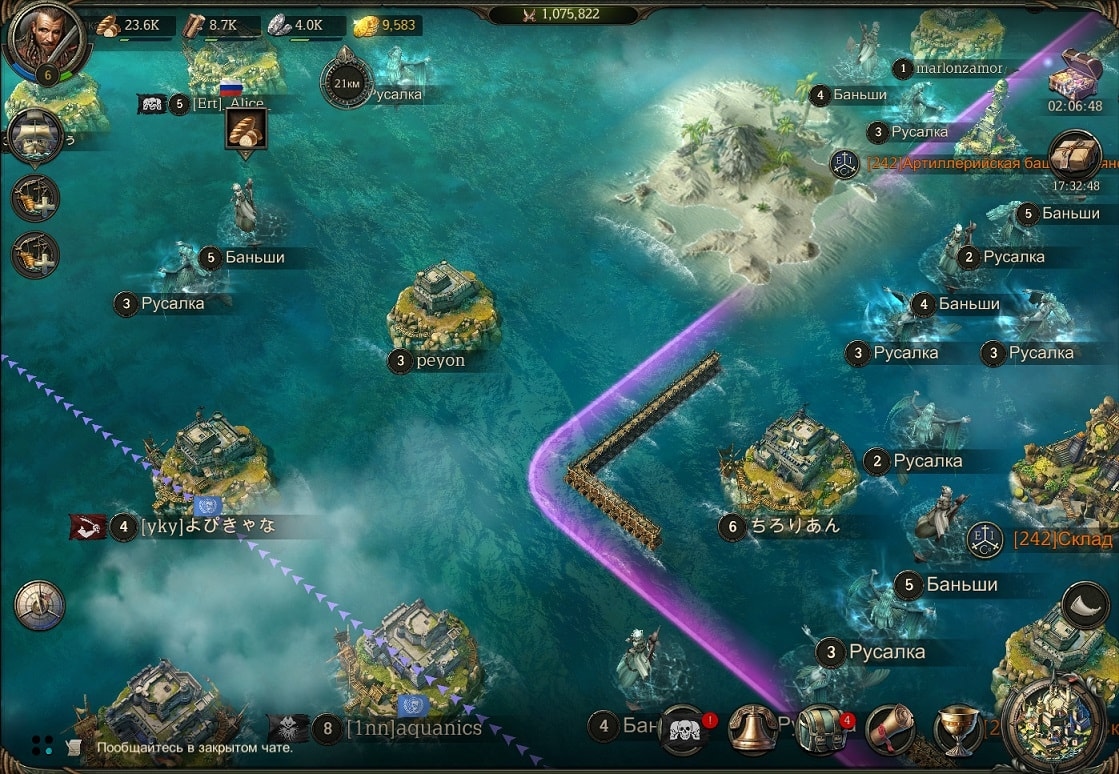Open the crate with 17:32:48 timer
The width and height of the screenshot is (1119, 774).
pyautogui.click(x=1075, y=156)
